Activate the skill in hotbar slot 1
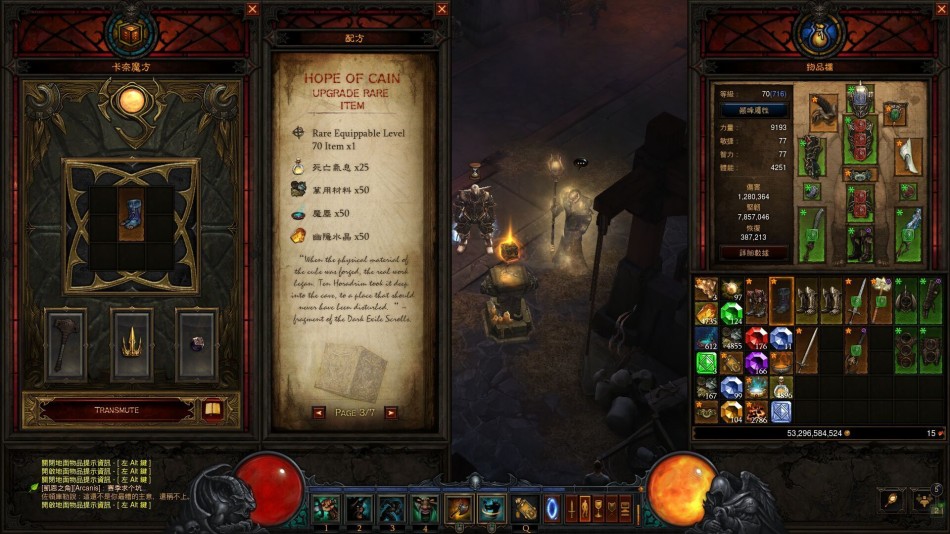This screenshot has width=950, height=534. [x=326, y=509]
